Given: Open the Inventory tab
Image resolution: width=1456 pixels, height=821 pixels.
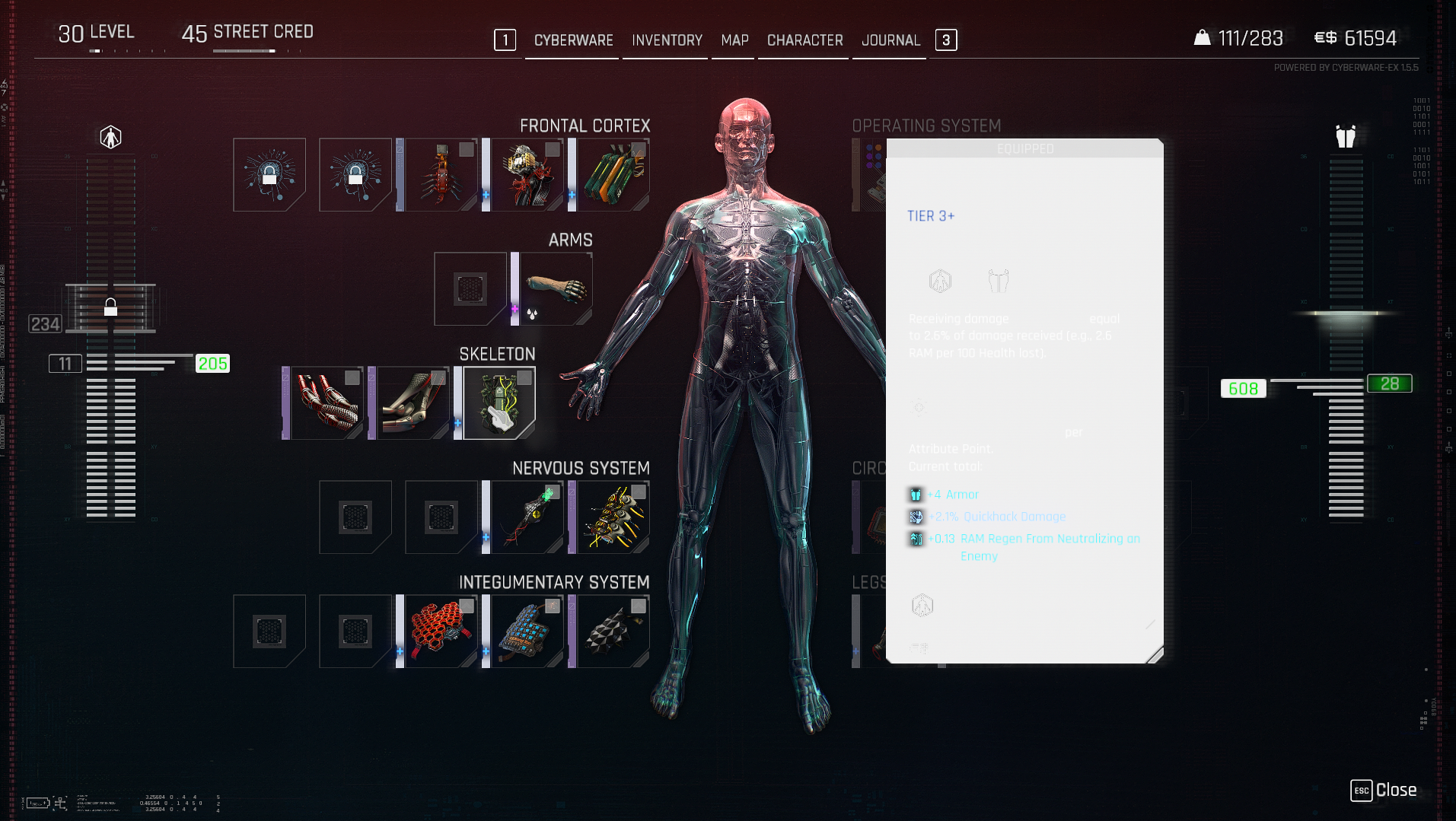Looking at the screenshot, I should tap(667, 40).
